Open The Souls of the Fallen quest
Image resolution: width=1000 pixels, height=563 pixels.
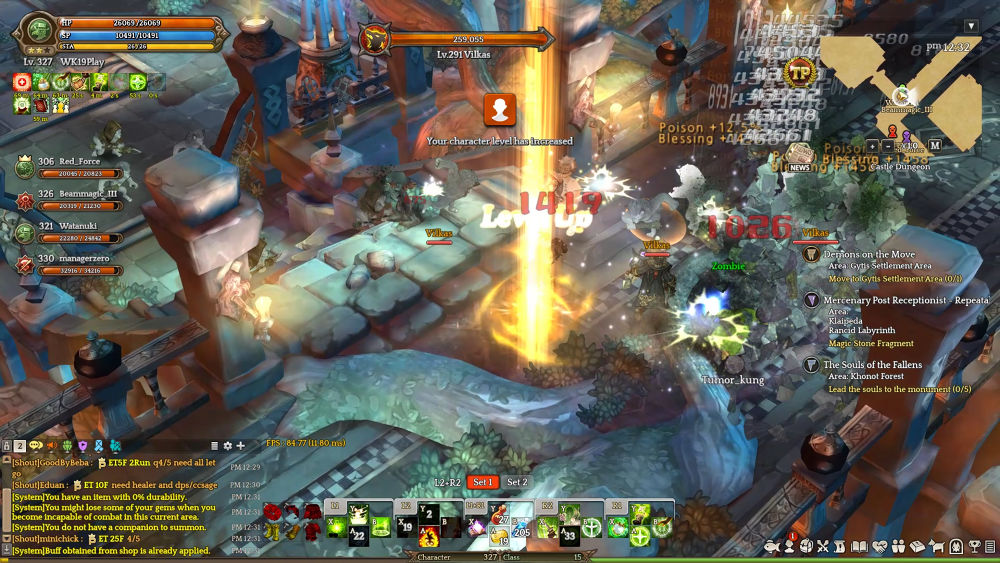[x=872, y=365]
